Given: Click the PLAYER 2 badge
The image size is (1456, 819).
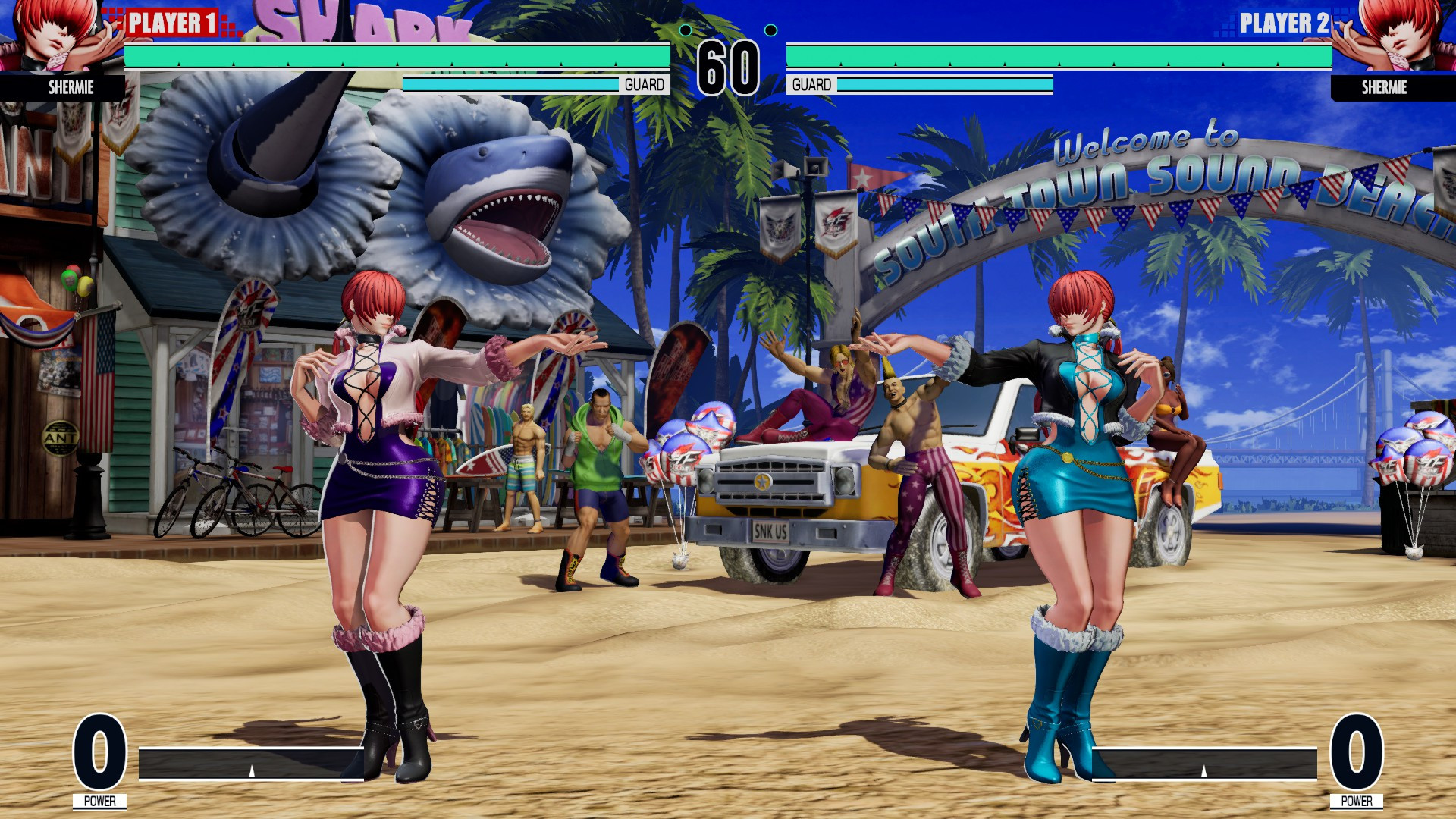Looking at the screenshot, I should tap(1283, 21).
